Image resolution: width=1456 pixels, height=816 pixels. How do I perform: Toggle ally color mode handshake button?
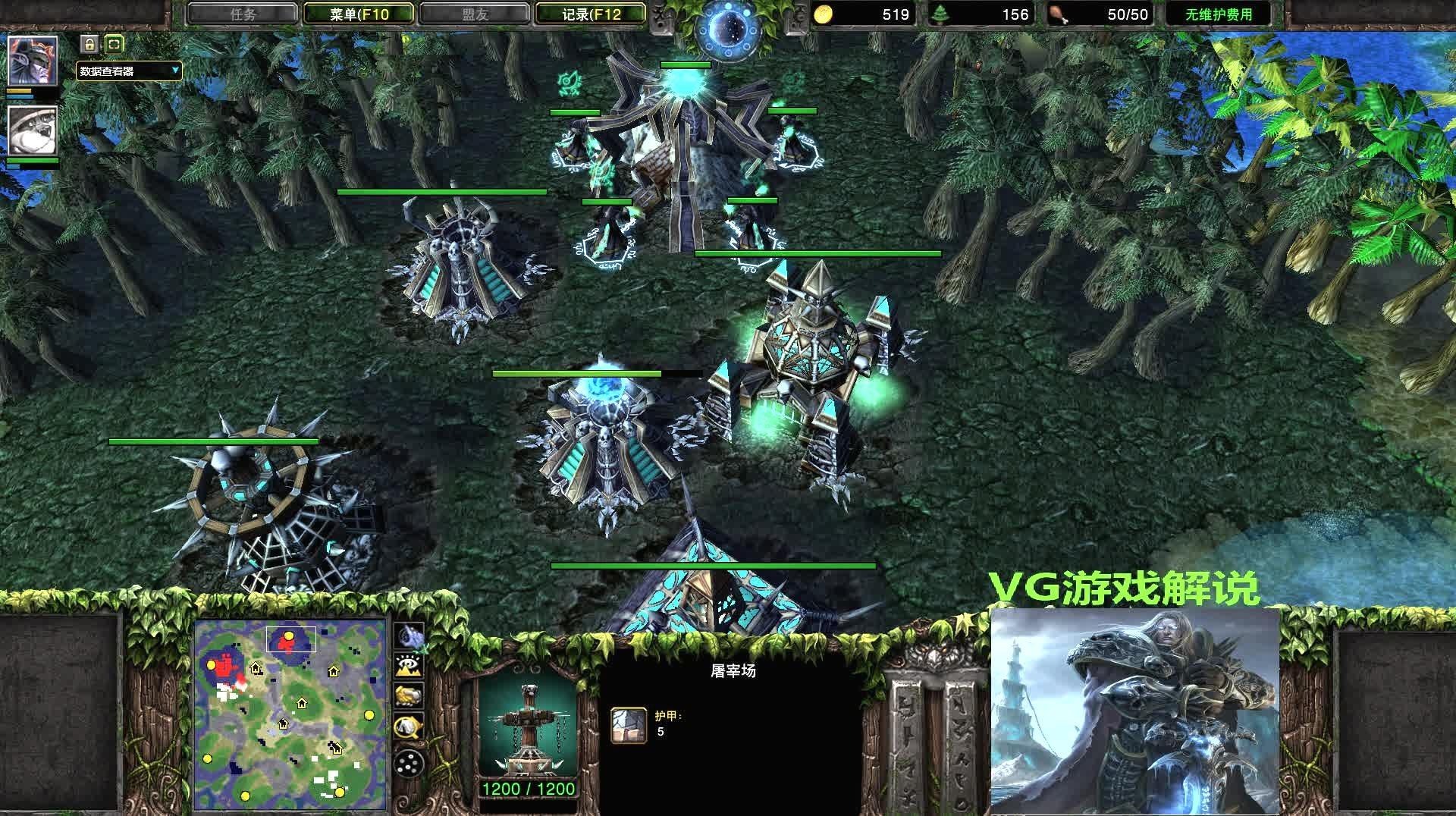click(x=409, y=695)
